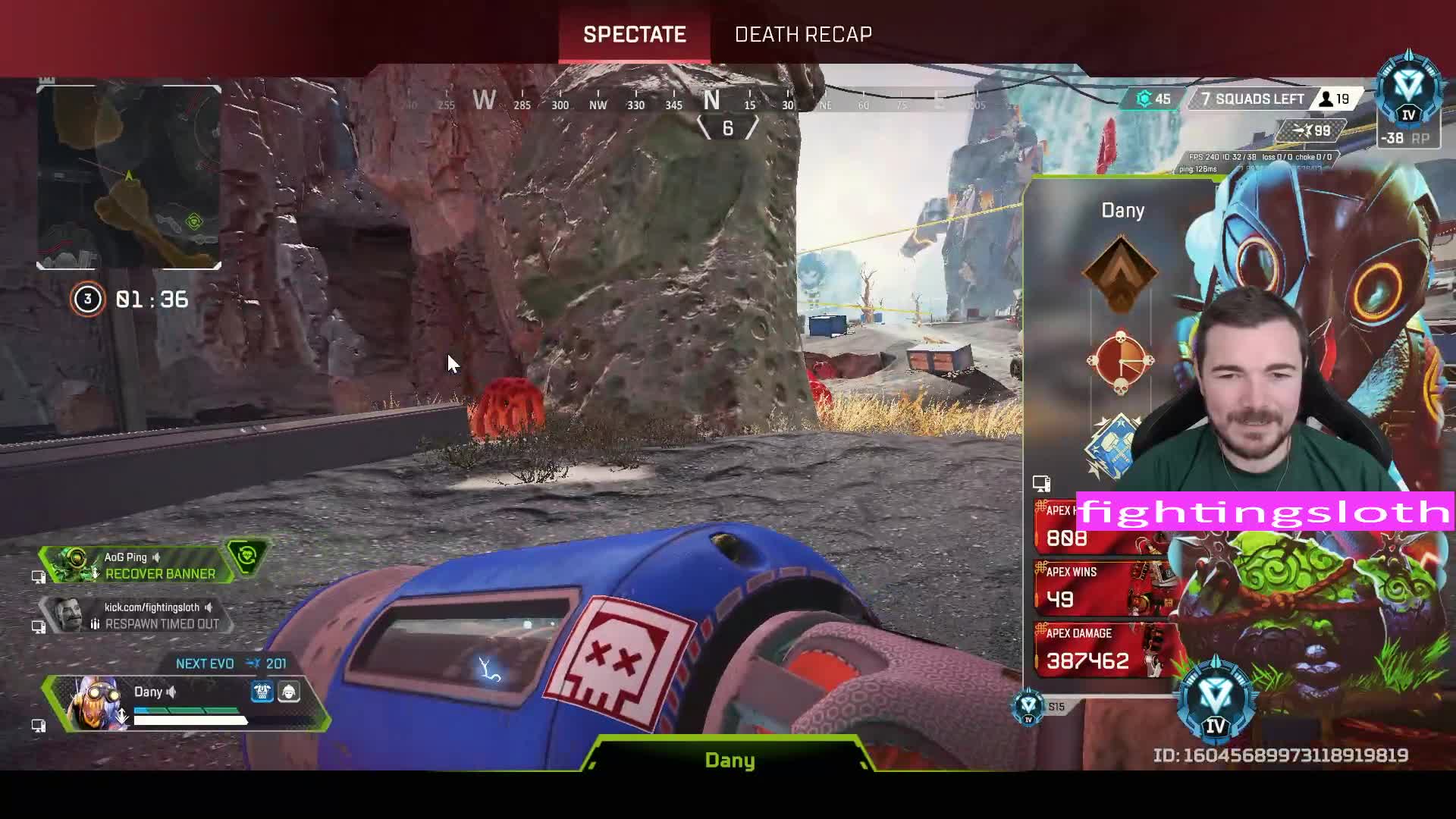This screenshot has height=819, width=1456.
Task: Click the squads left counter panel
Action: click(x=1252, y=99)
